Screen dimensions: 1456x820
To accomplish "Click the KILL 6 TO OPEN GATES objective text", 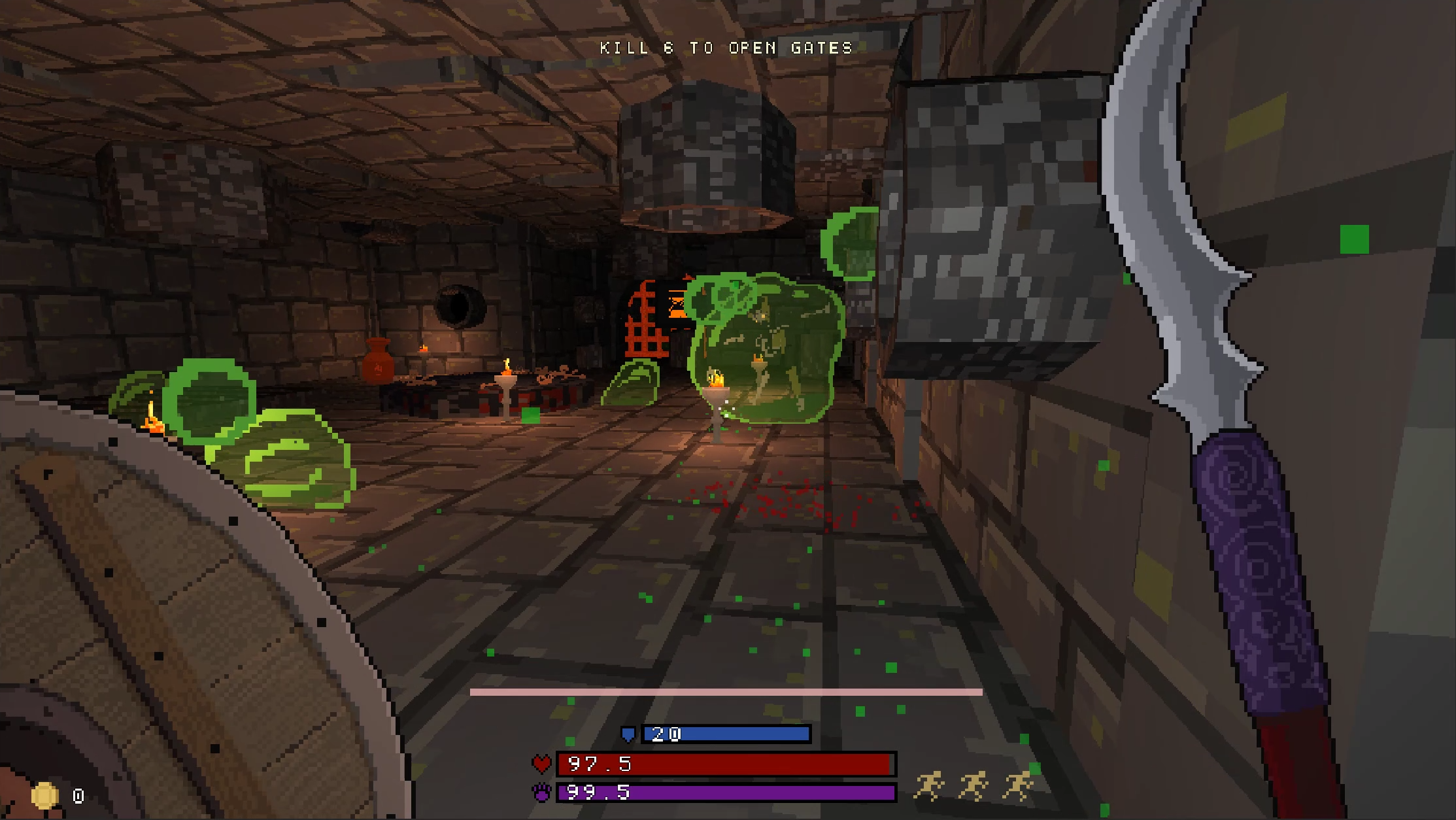I will pyautogui.click(x=724, y=47).
